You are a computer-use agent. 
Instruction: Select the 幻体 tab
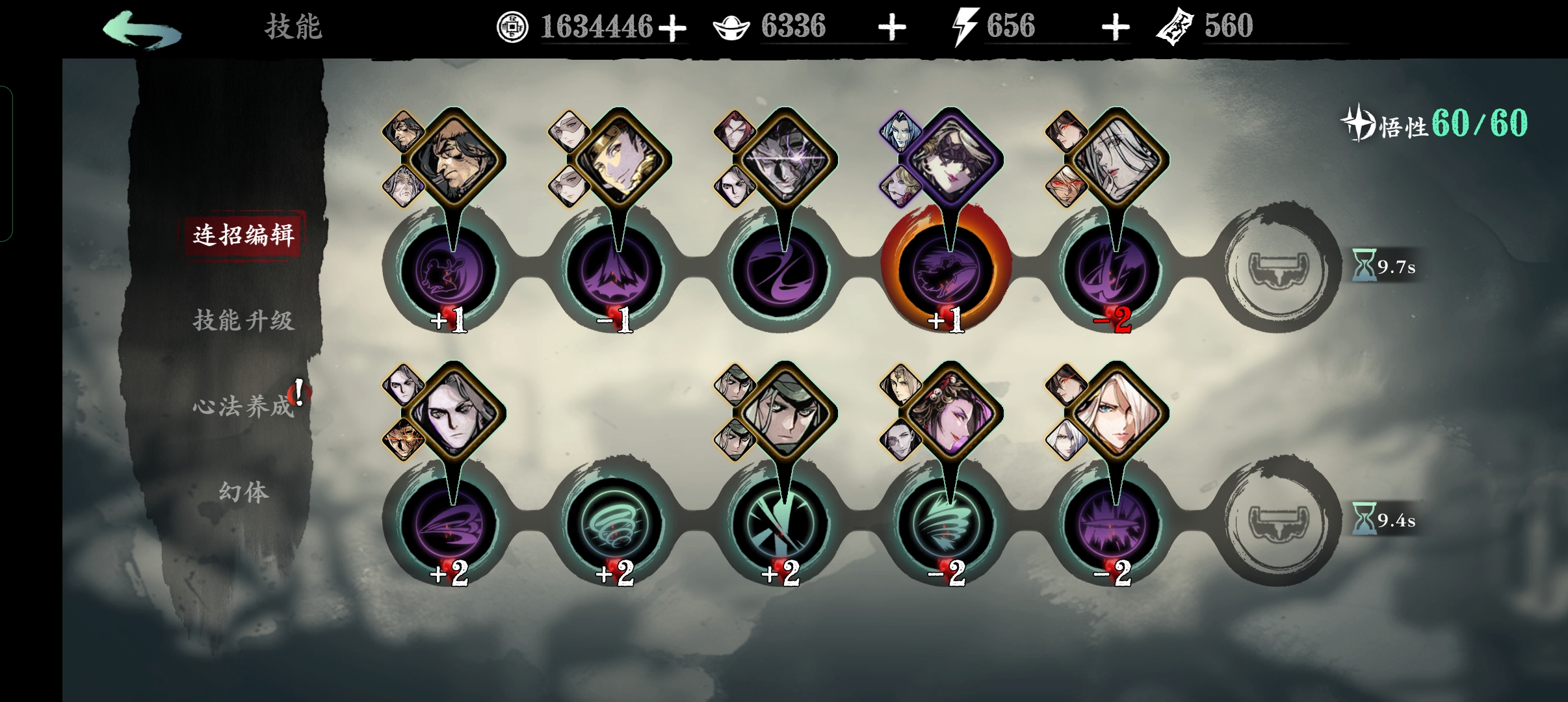point(243,492)
